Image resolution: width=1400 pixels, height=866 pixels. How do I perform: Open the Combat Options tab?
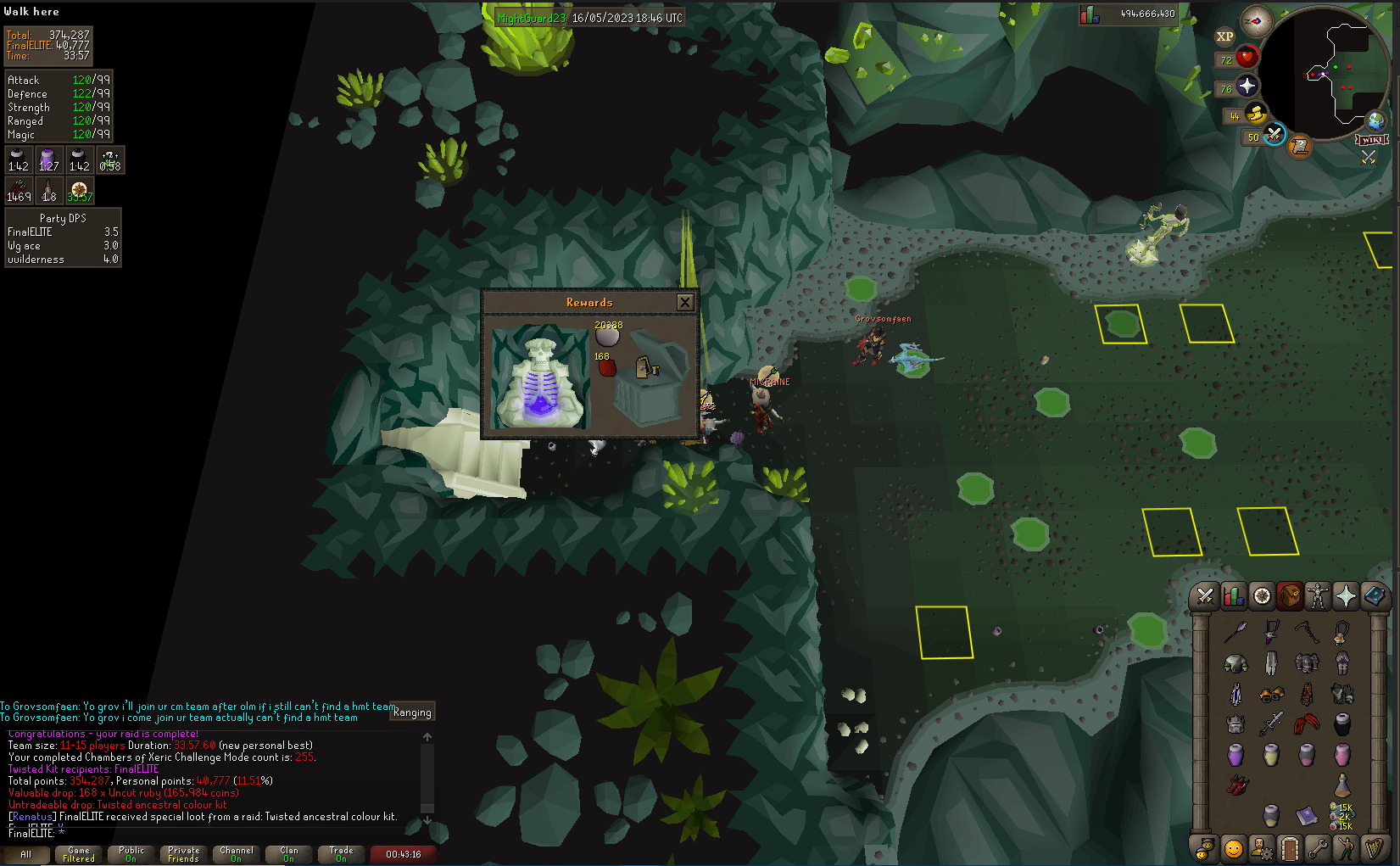pyautogui.click(x=1204, y=596)
